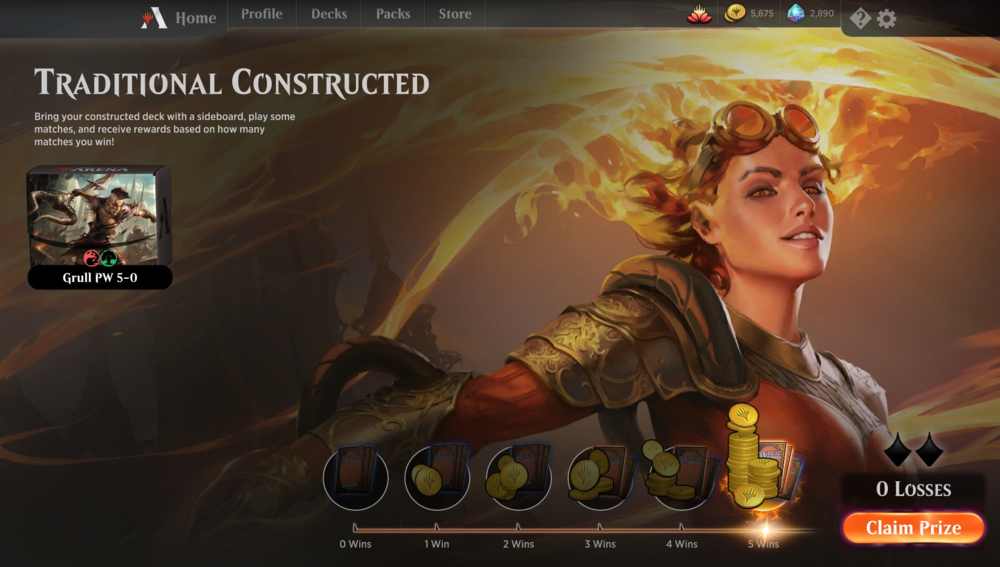Viewport: 1000px width, 567px height.
Task: Select the Grull PW 5-0 deck box
Action: pyautogui.click(x=99, y=227)
